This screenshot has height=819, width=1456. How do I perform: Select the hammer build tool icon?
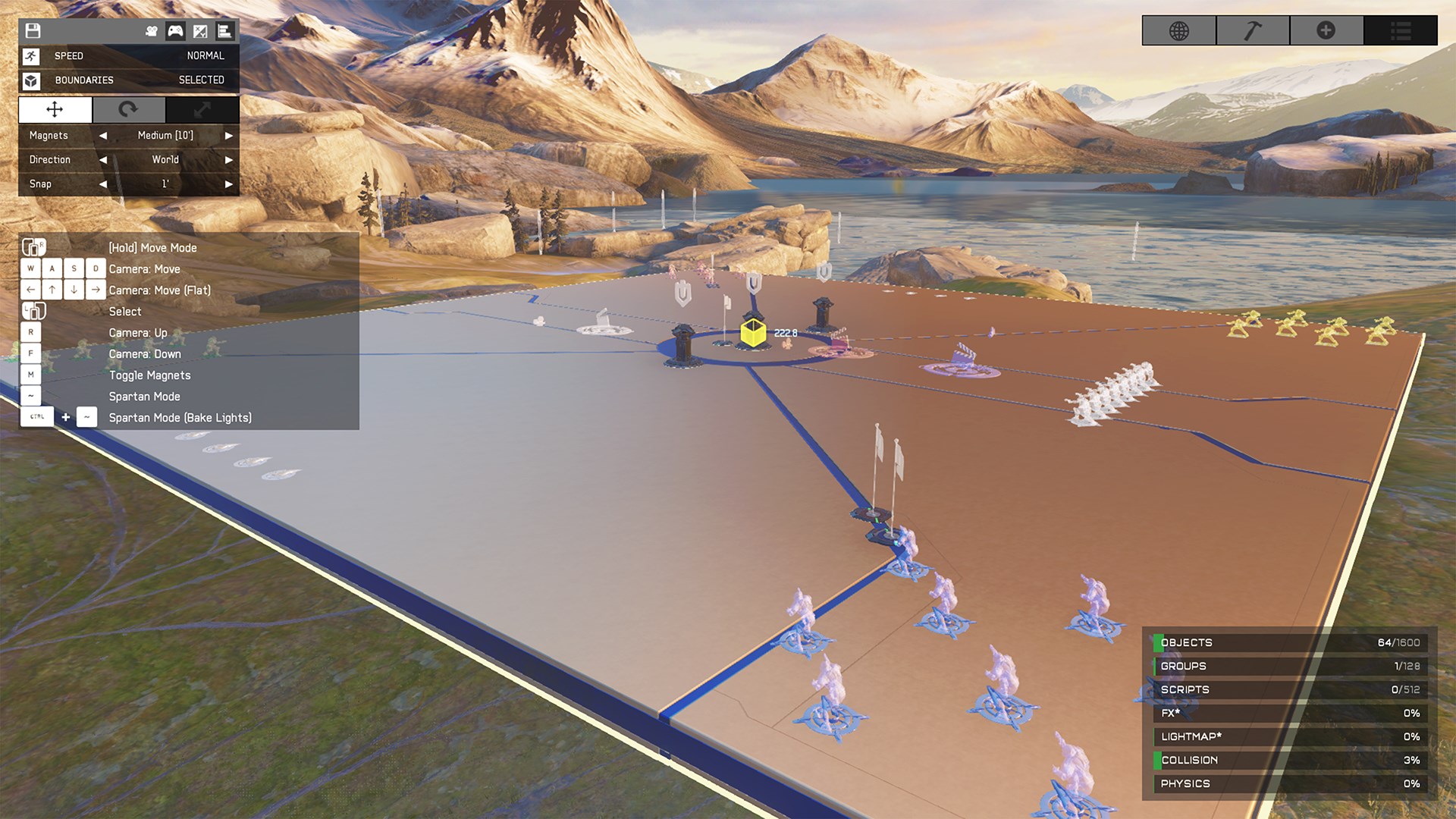tap(1252, 31)
